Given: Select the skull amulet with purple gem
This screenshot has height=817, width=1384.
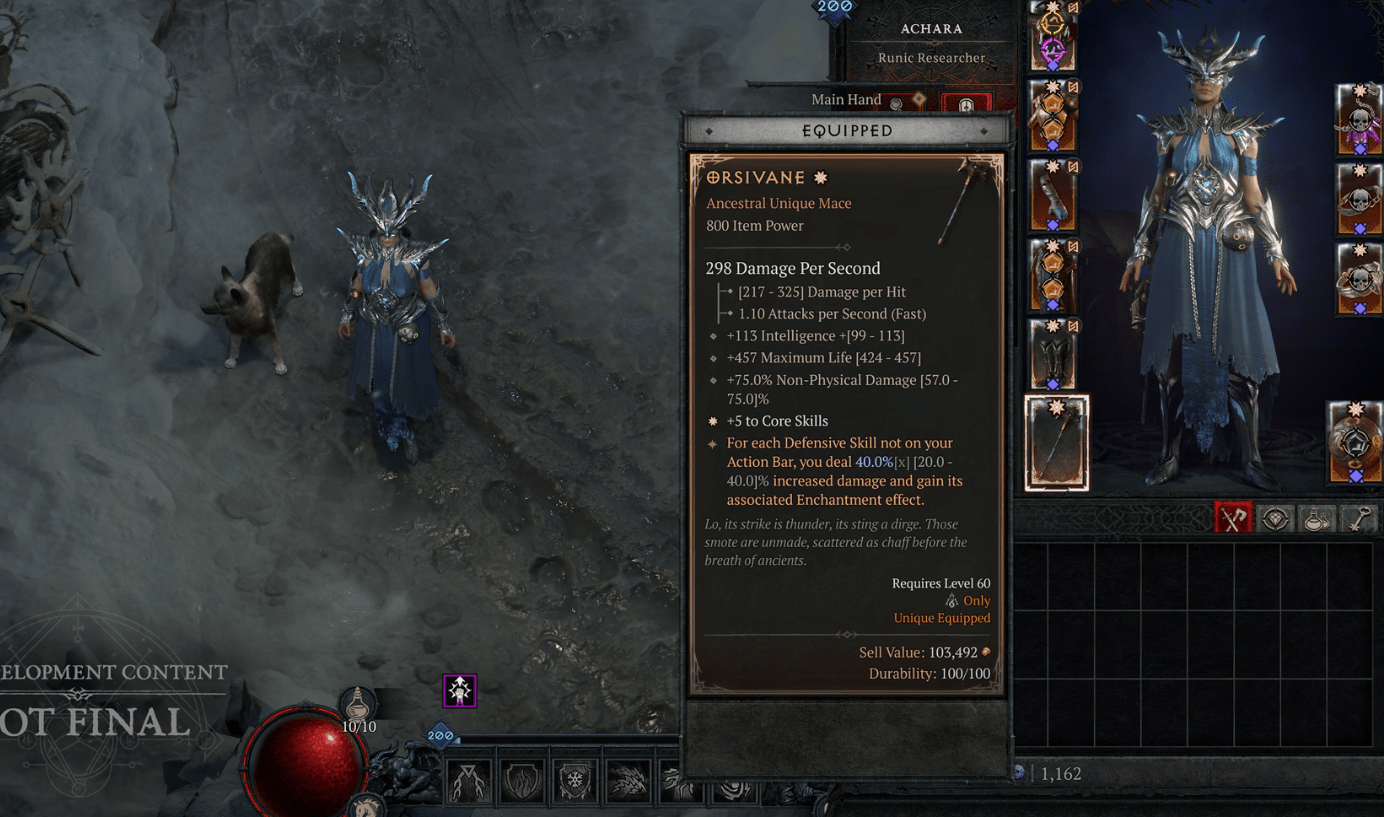Looking at the screenshot, I should [1359, 122].
